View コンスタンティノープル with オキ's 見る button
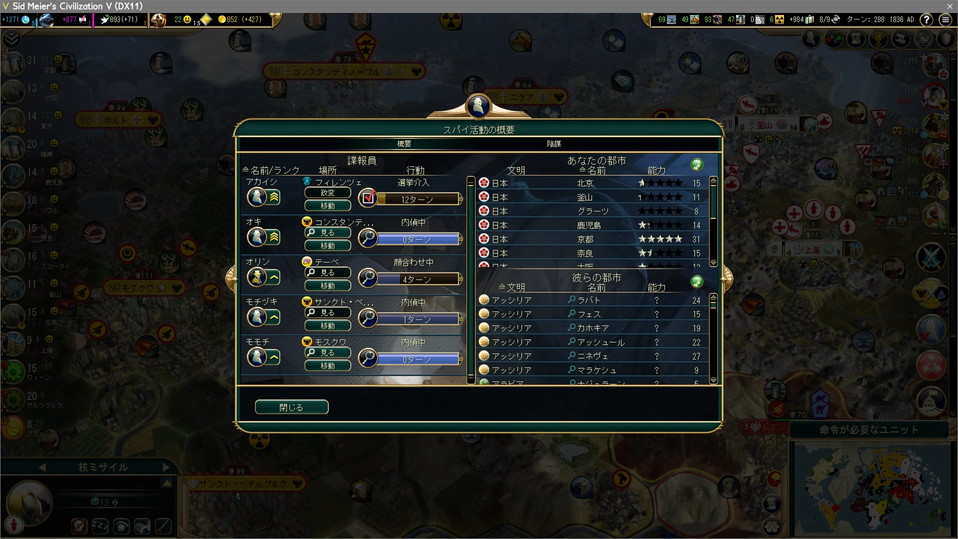Image resolution: width=958 pixels, height=539 pixels. (x=328, y=232)
